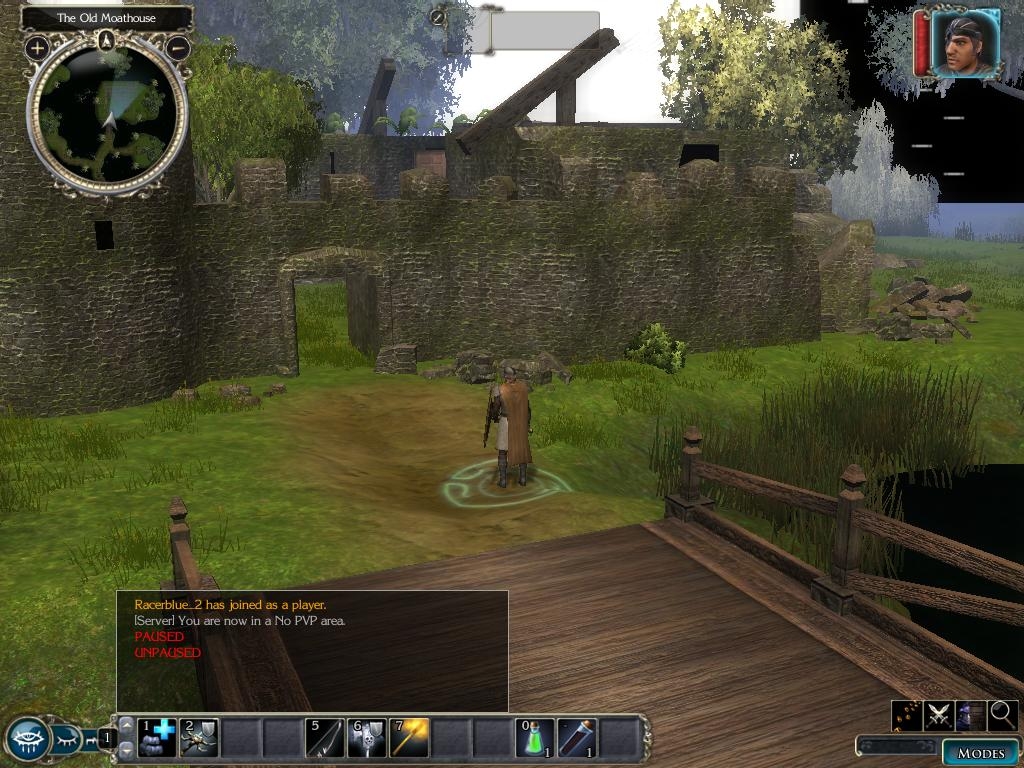The height and width of the screenshot is (768, 1024).
Task: Switch to the next hotbar page
Action: pyautogui.click(x=127, y=750)
